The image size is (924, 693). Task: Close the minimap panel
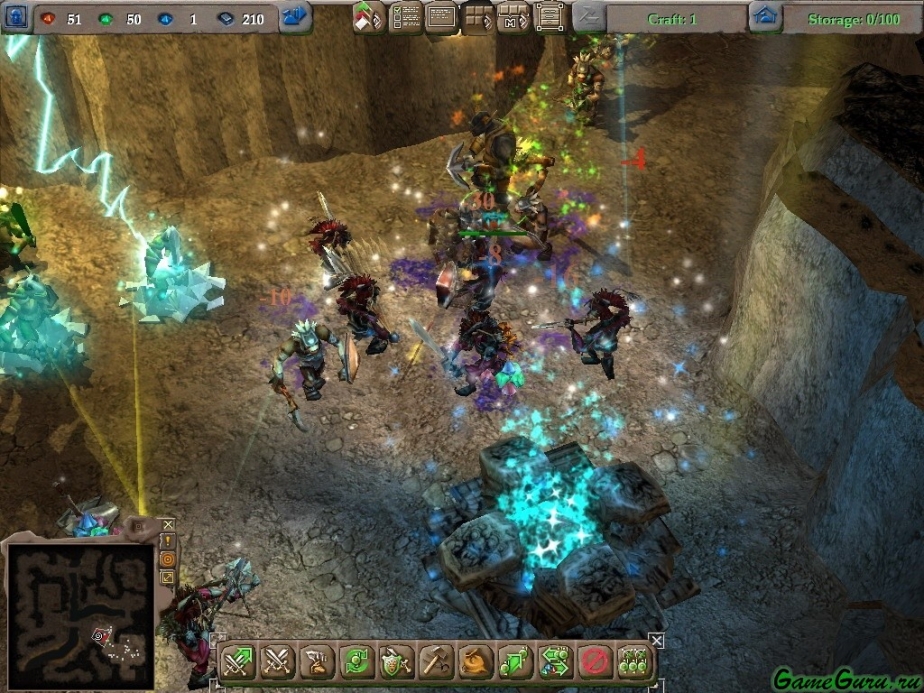coord(168,524)
